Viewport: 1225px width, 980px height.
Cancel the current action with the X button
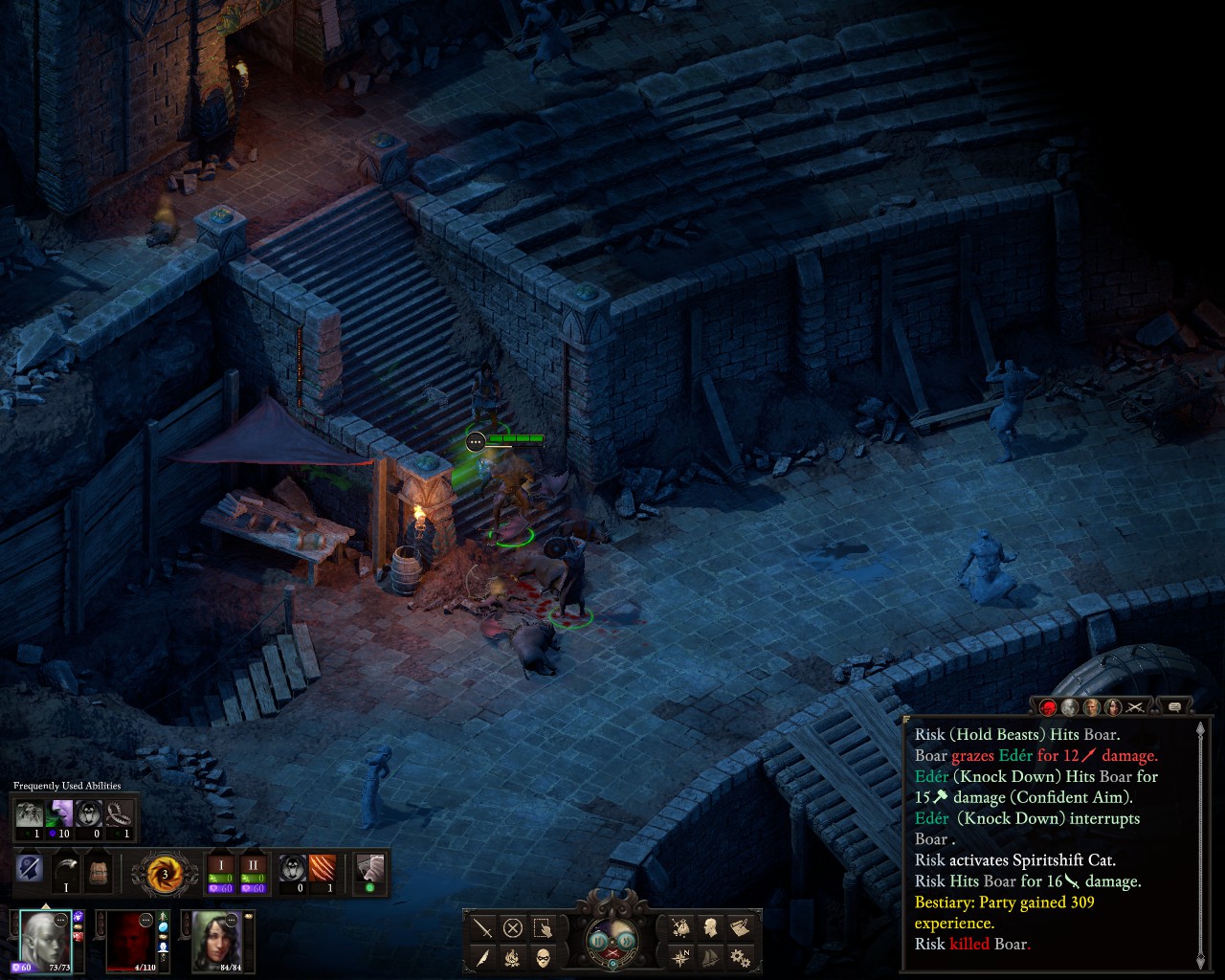(x=513, y=928)
